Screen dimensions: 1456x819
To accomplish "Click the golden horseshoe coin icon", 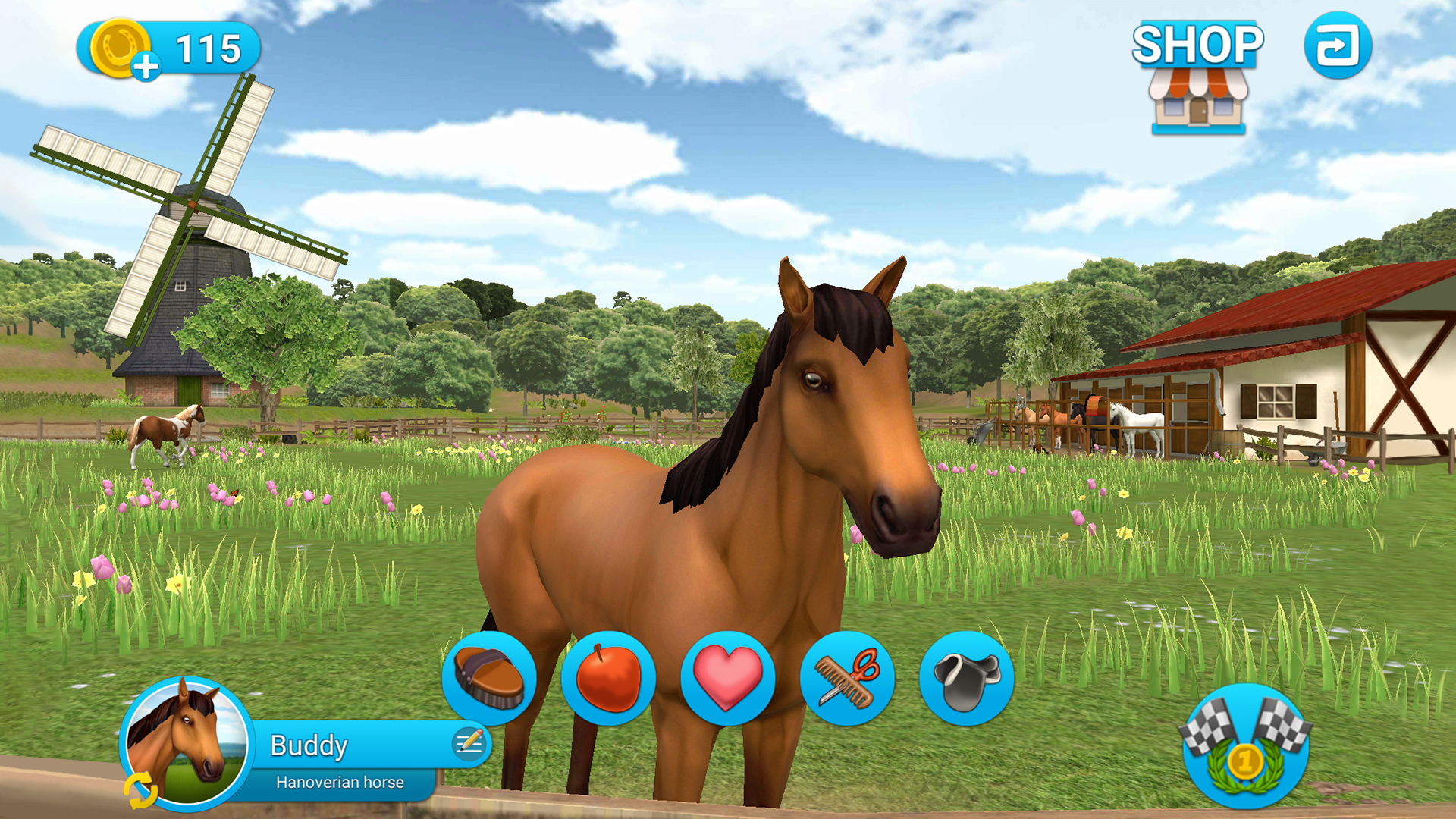I will (121, 47).
